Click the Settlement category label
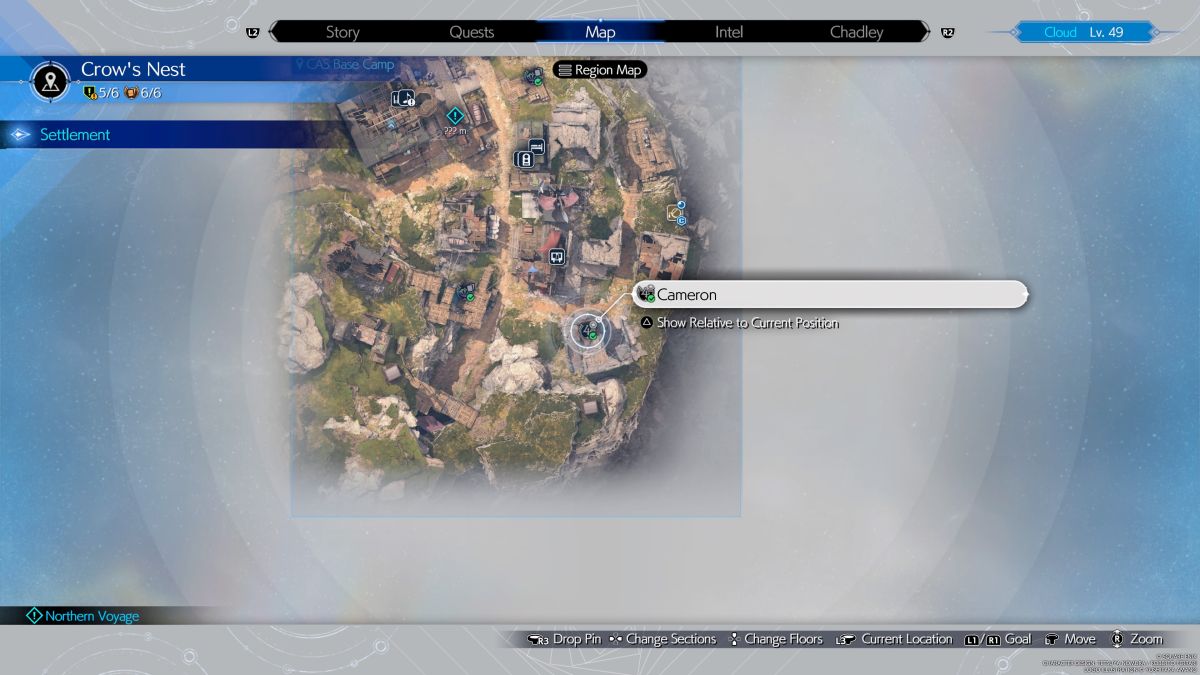This screenshot has width=1200, height=675. (x=75, y=135)
